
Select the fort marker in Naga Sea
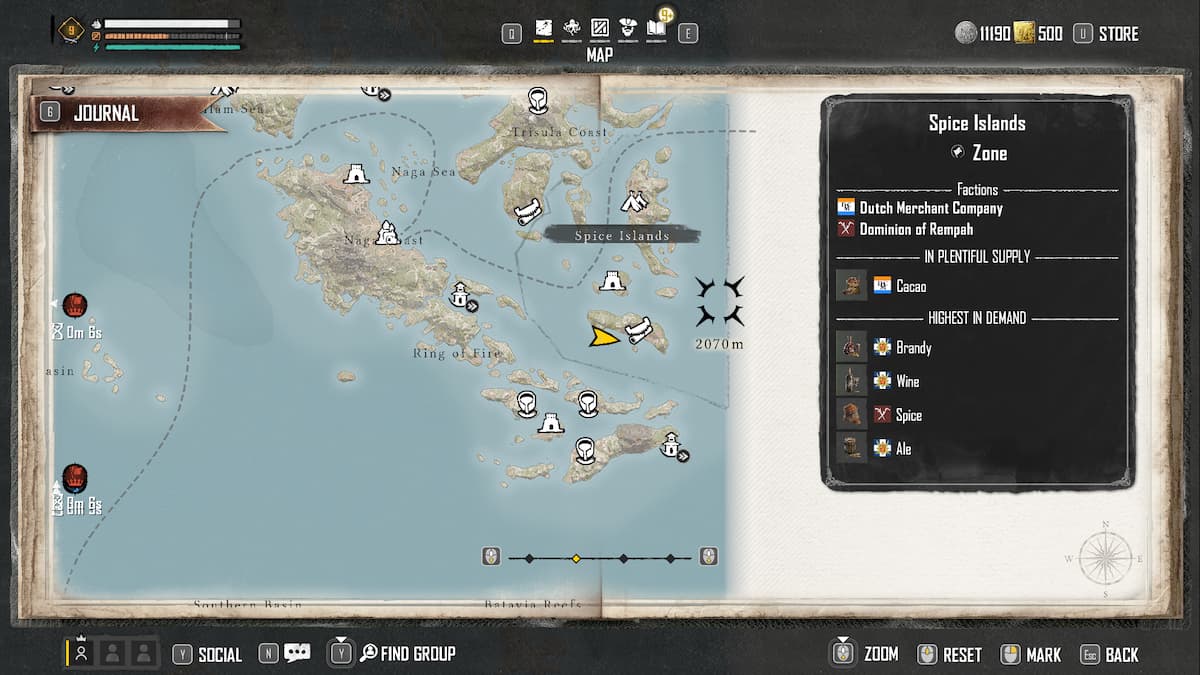354,174
